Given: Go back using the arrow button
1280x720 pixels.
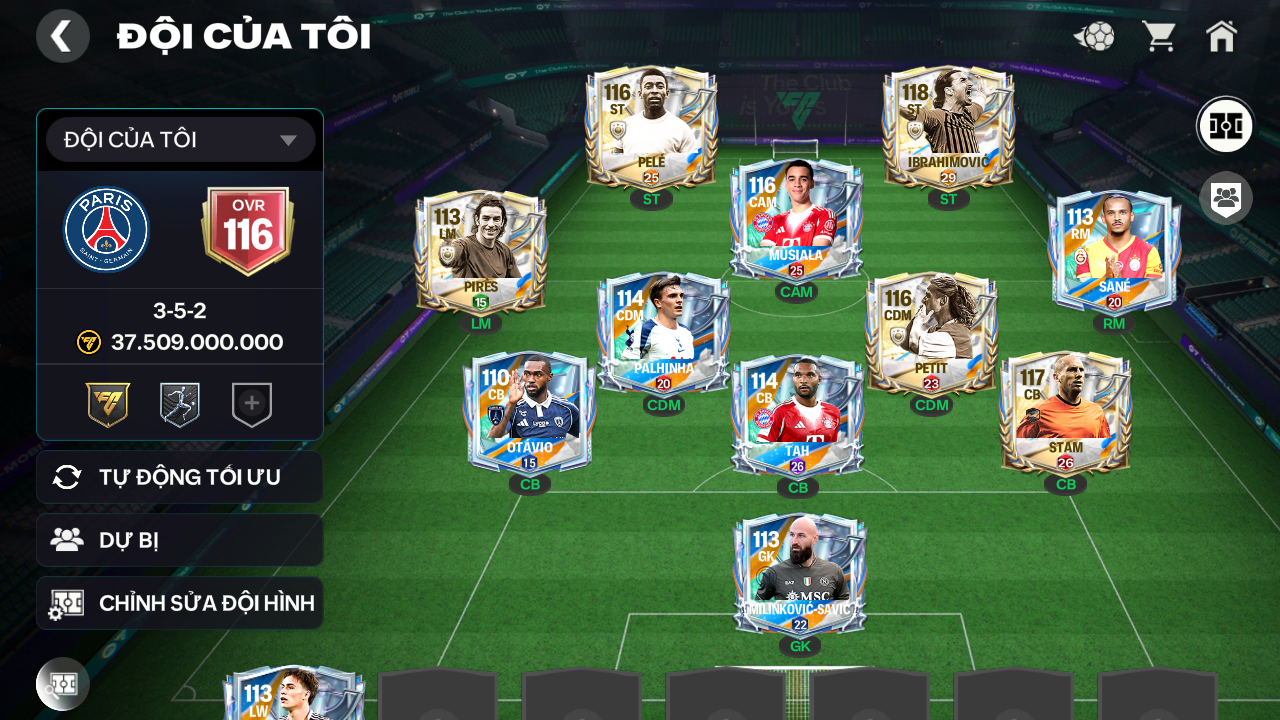Looking at the screenshot, I should [63, 36].
